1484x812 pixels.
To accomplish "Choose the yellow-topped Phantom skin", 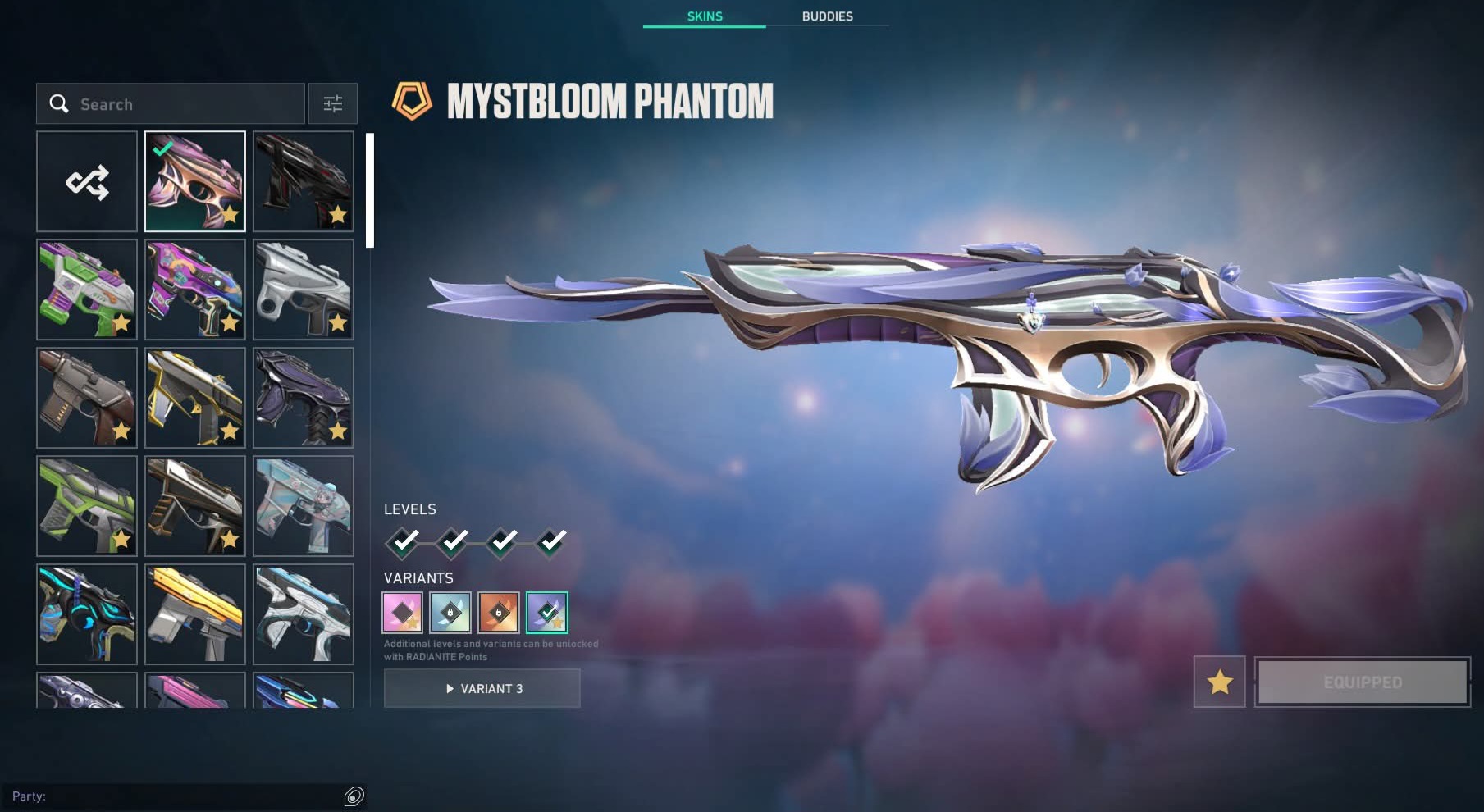I will (x=195, y=614).
